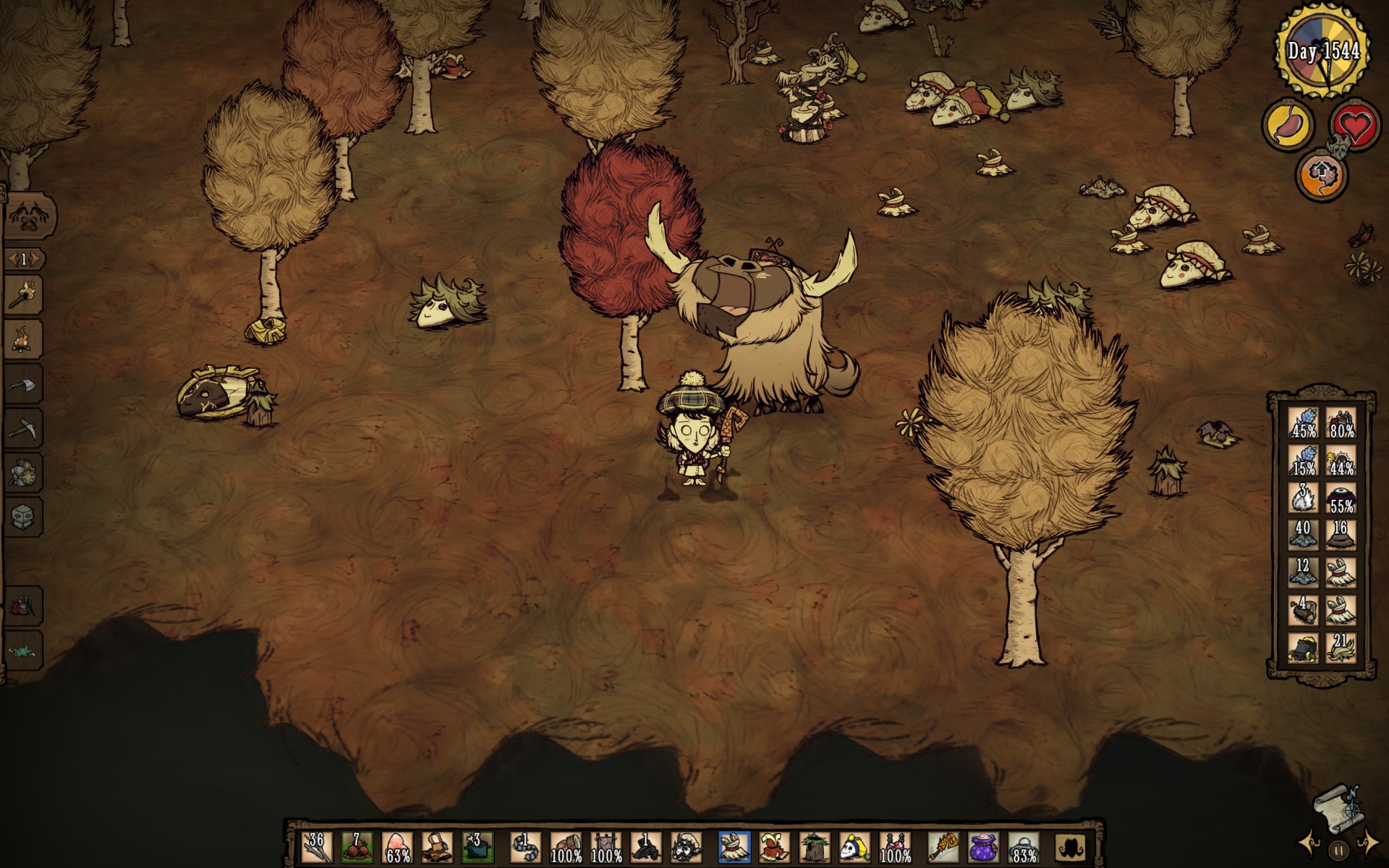This screenshot has height=868, width=1389.
Task: Select the eyebrella at 55%
Action: point(1341,498)
